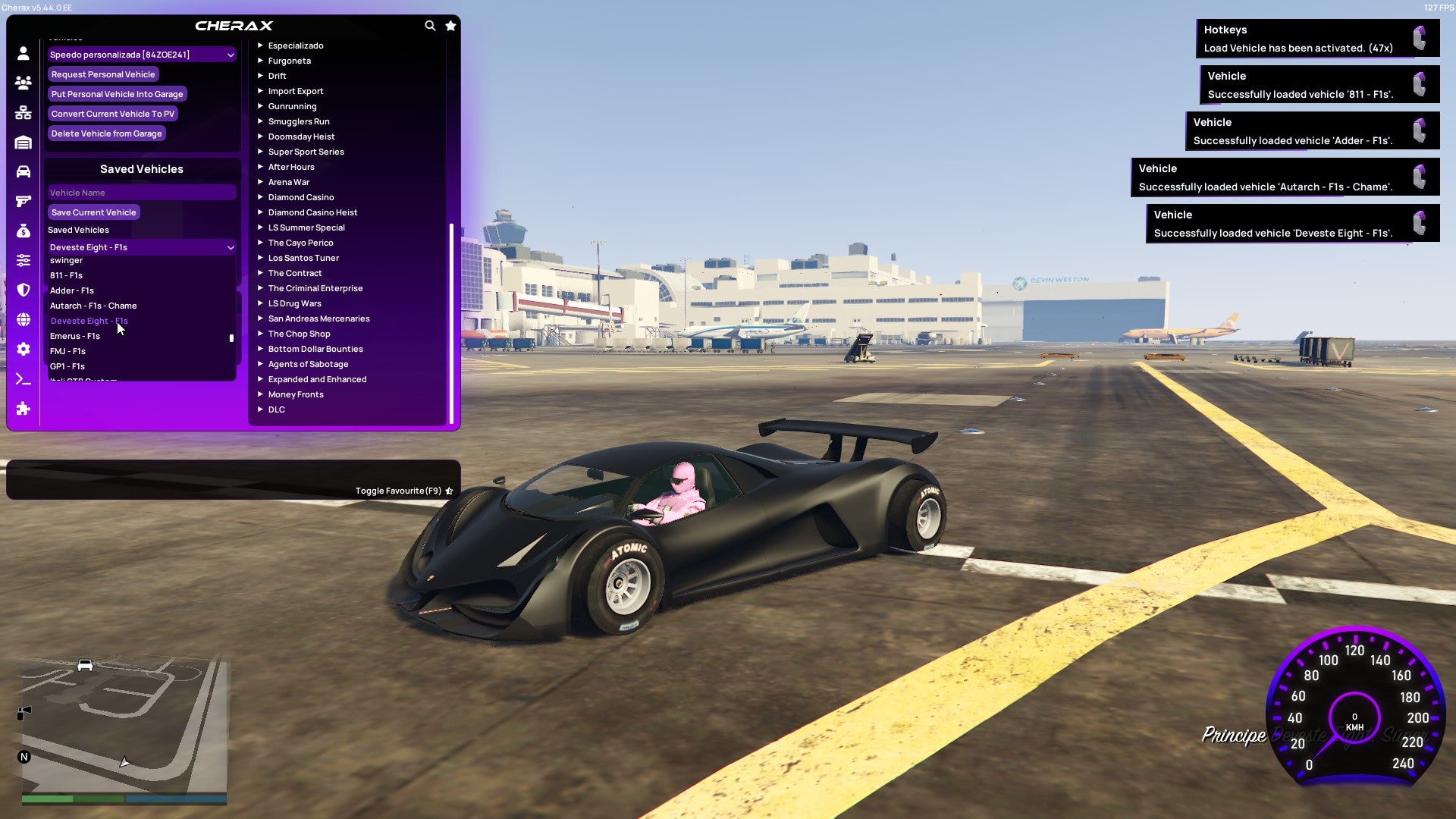This screenshot has width=1456, height=819.
Task: Select 'Adder - F1s' saved vehicle
Action: click(72, 290)
